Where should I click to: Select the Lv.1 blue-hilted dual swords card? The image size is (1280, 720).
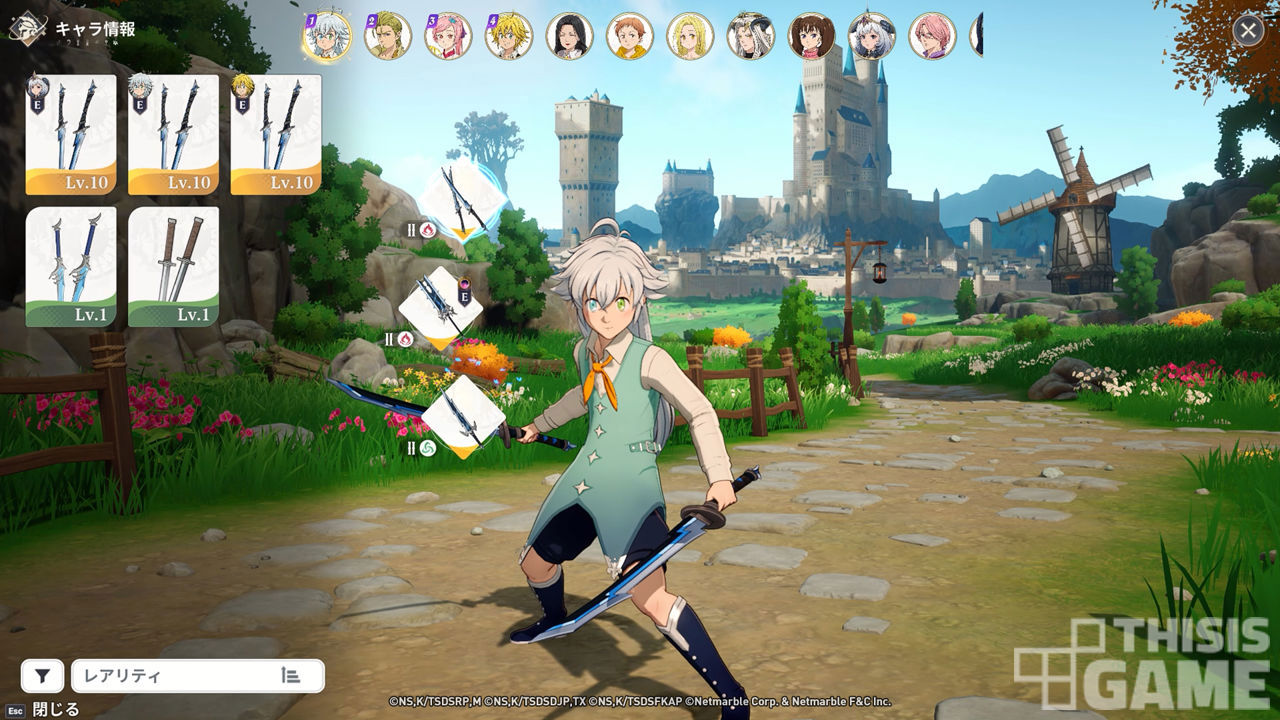[71, 266]
